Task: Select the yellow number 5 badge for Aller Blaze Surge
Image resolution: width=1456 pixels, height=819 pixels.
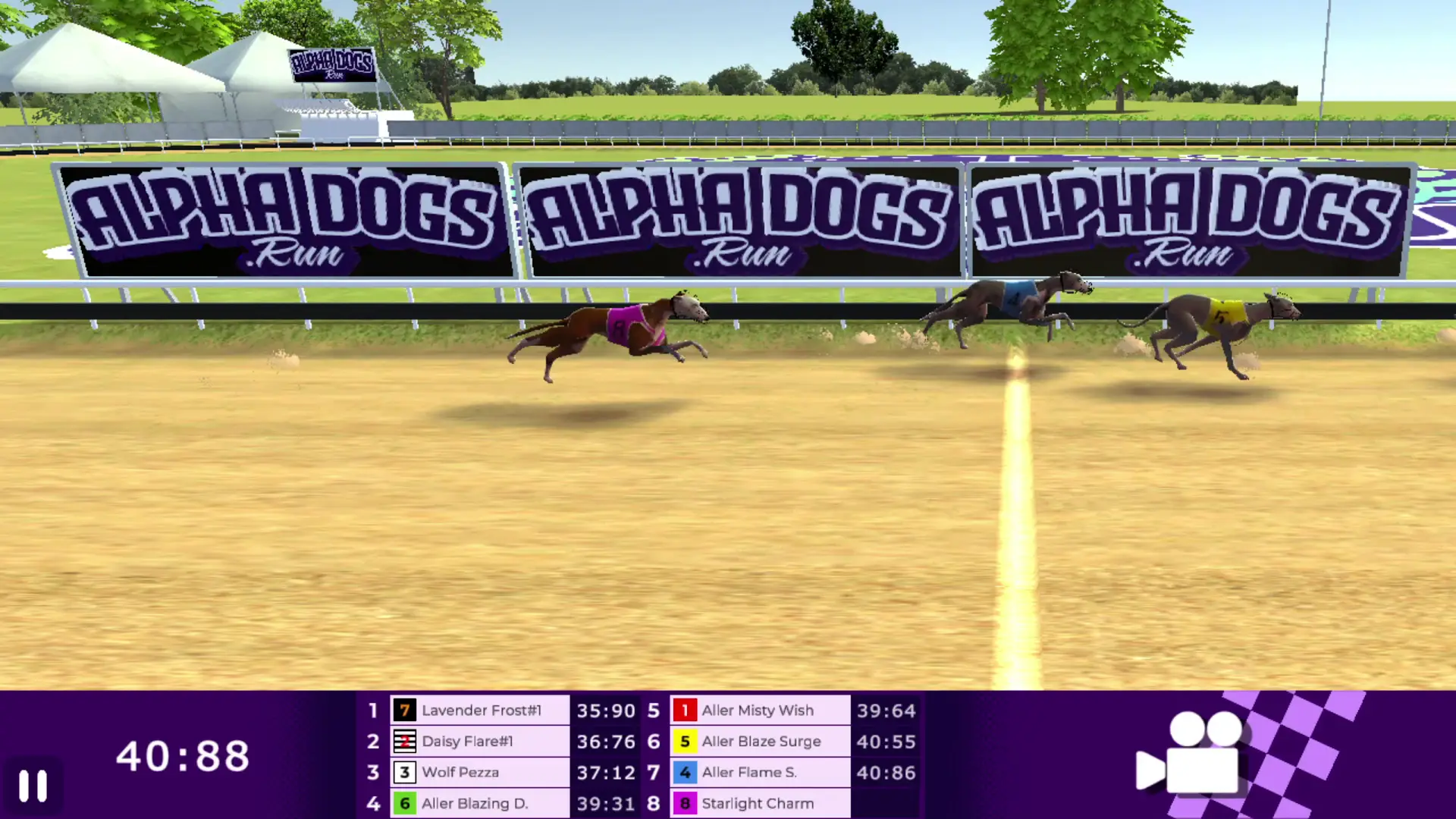Action: point(685,742)
